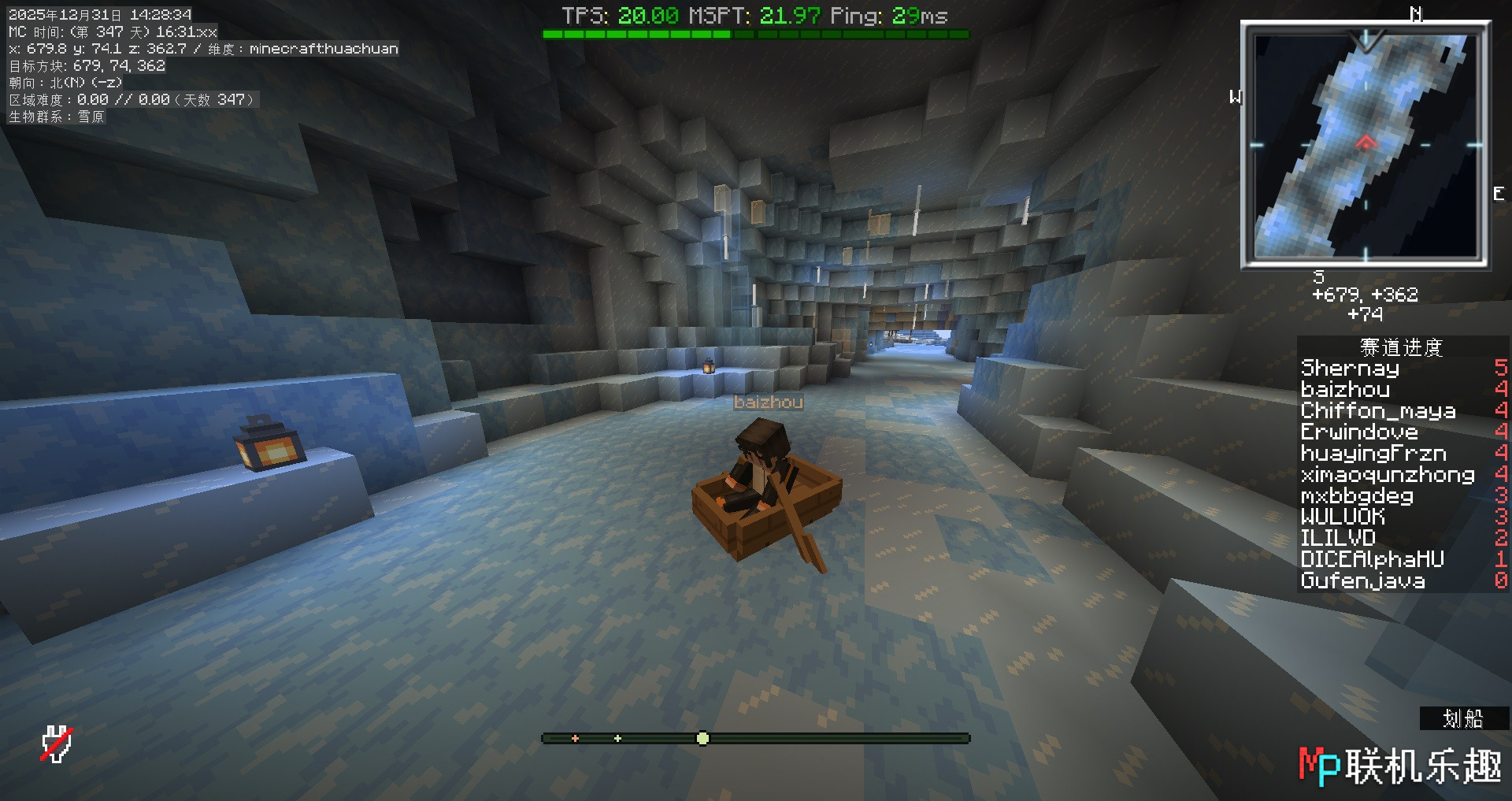Click the minimap in the corner
The height and width of the screenshot is (801, 1512).
(x=1365, y=145)
